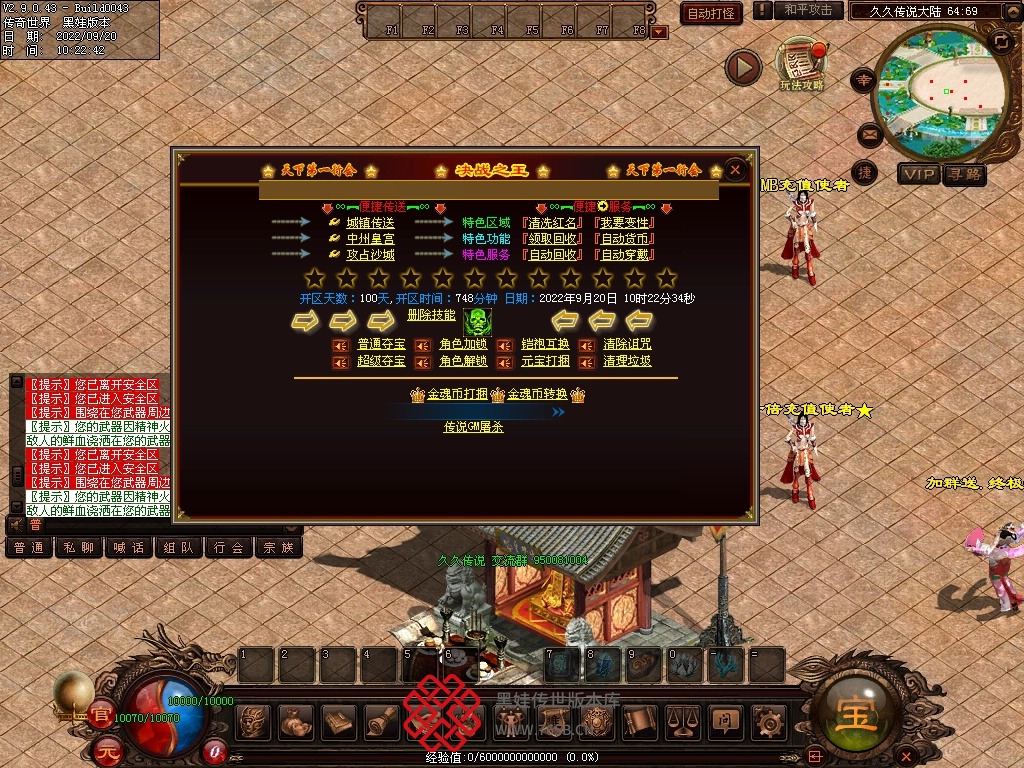This screenshot has width=1024, height=768.
Task: Activate the 自动回收 auto-recycle link
Action: (x=553, y=254)
